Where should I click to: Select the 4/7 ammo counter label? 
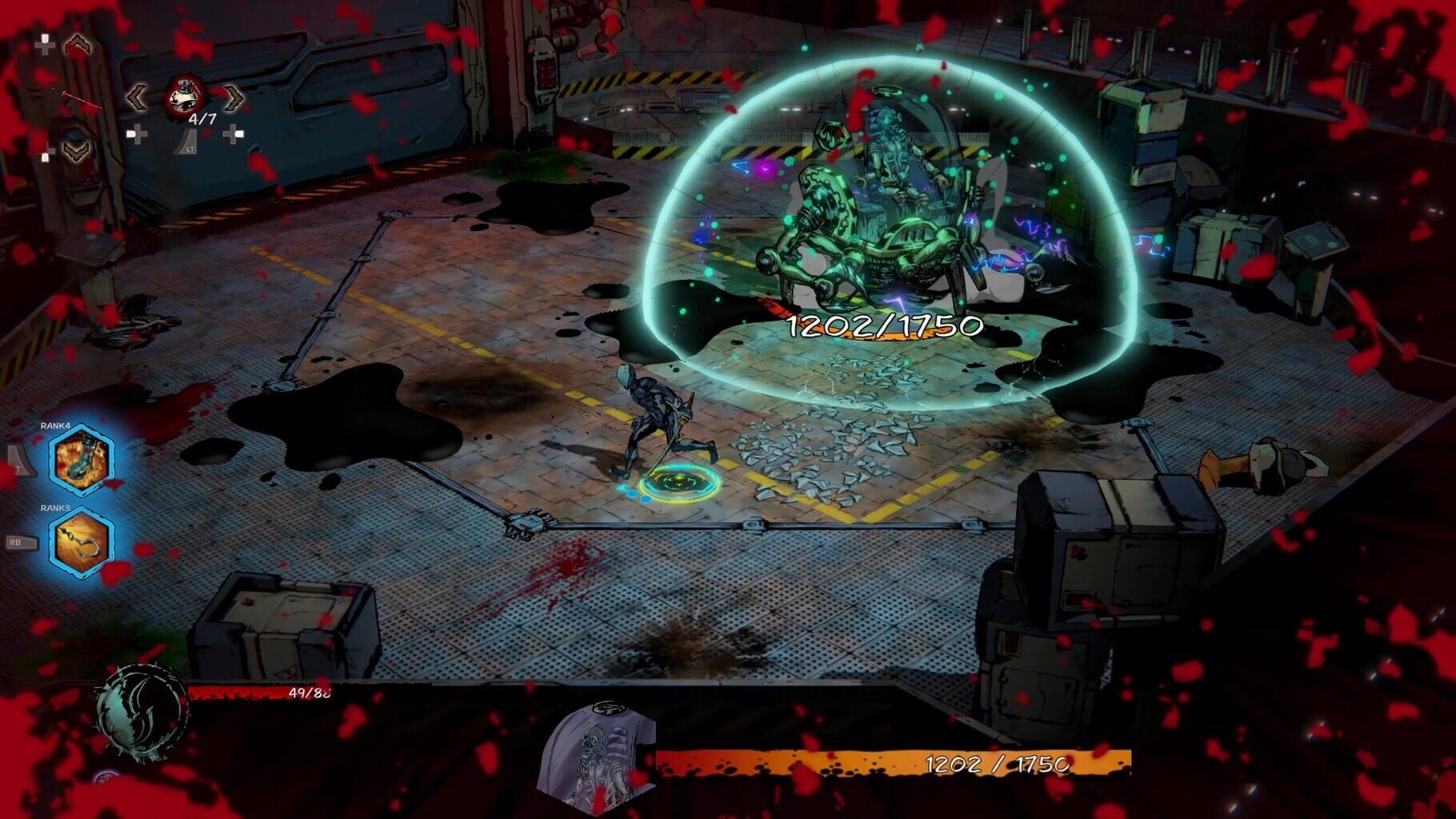tap(202, 118)
